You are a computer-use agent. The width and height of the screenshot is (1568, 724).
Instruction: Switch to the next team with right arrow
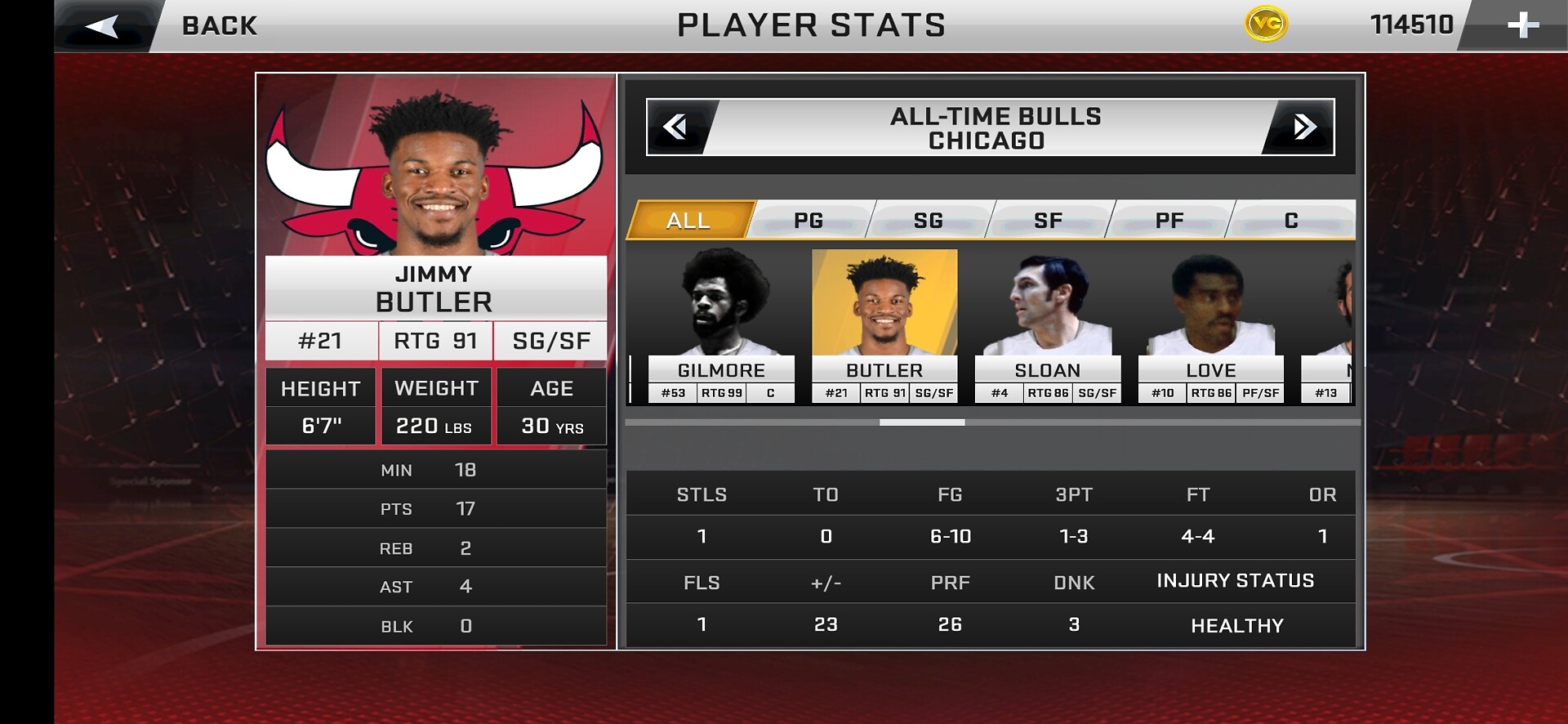click(1303, 127)
